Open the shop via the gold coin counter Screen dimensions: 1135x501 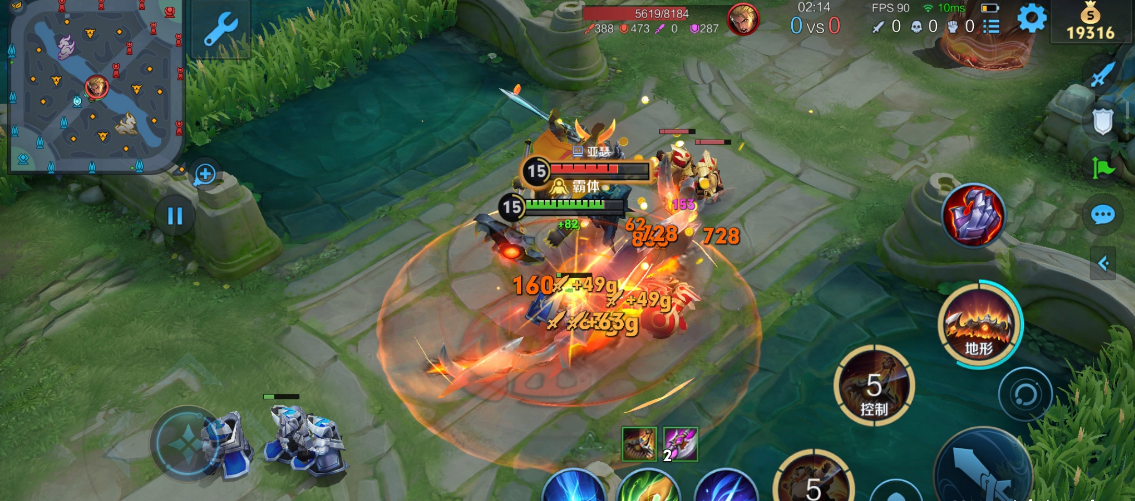[x=1090, y=22]
